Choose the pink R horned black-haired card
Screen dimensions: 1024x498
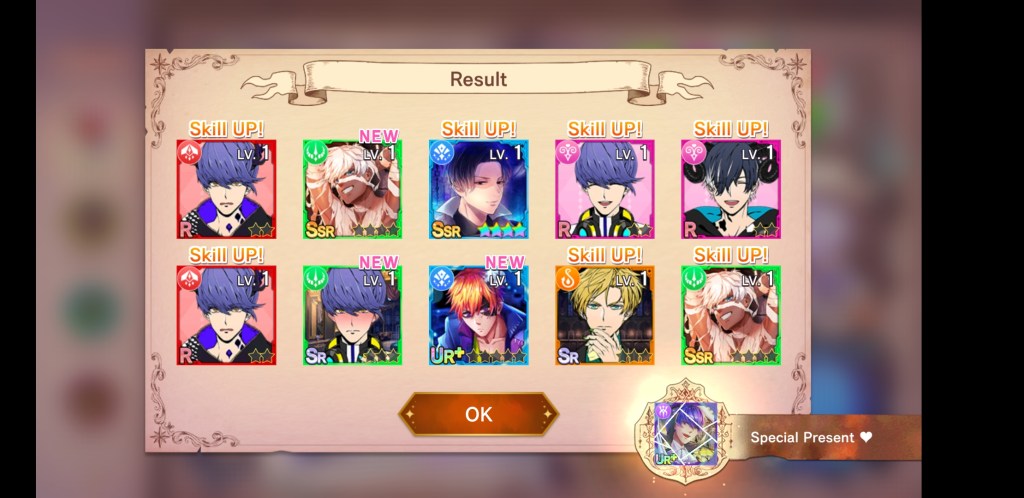pyautogui.click(x=730, y=189)
